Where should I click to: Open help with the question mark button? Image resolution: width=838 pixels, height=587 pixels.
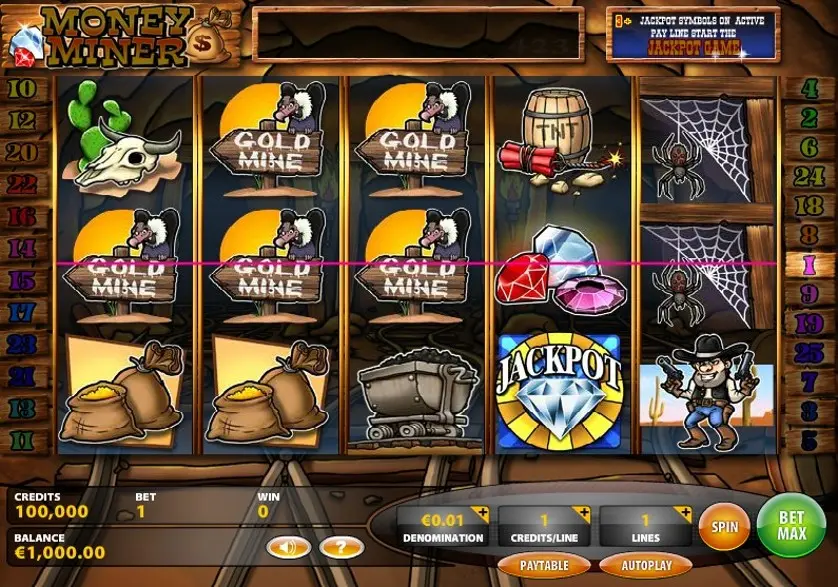341,547
